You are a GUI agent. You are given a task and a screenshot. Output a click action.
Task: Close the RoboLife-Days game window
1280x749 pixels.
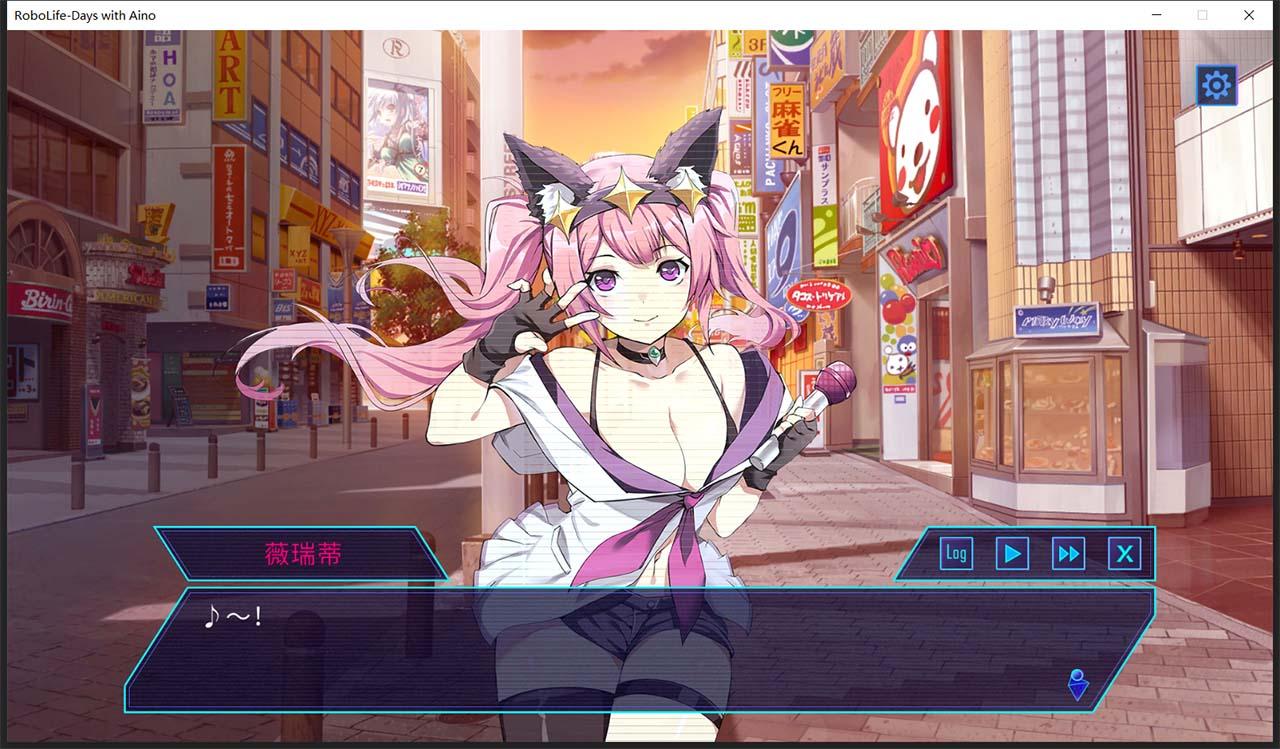pos(1248,15)
